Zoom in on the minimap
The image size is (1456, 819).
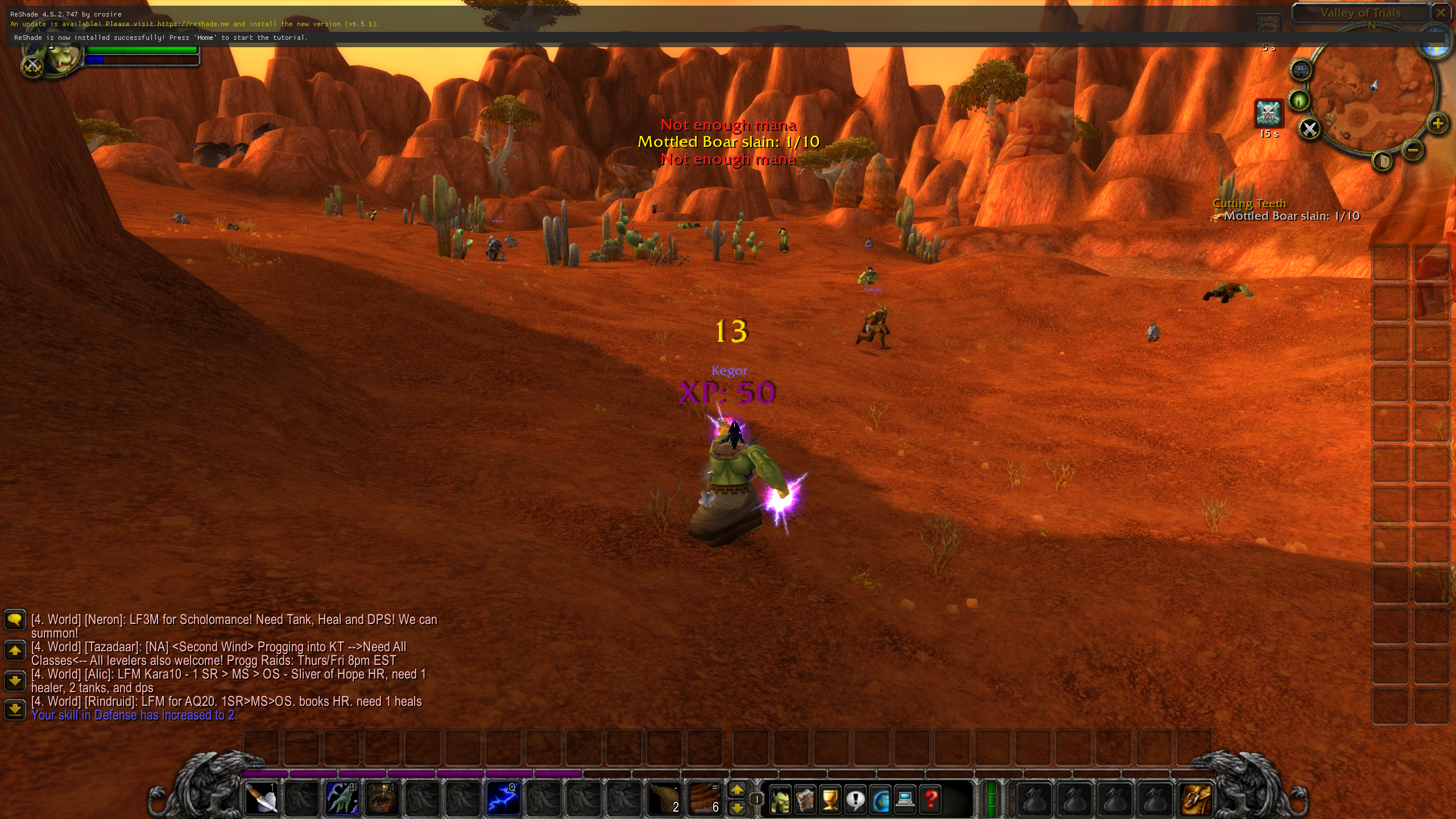1437,123
